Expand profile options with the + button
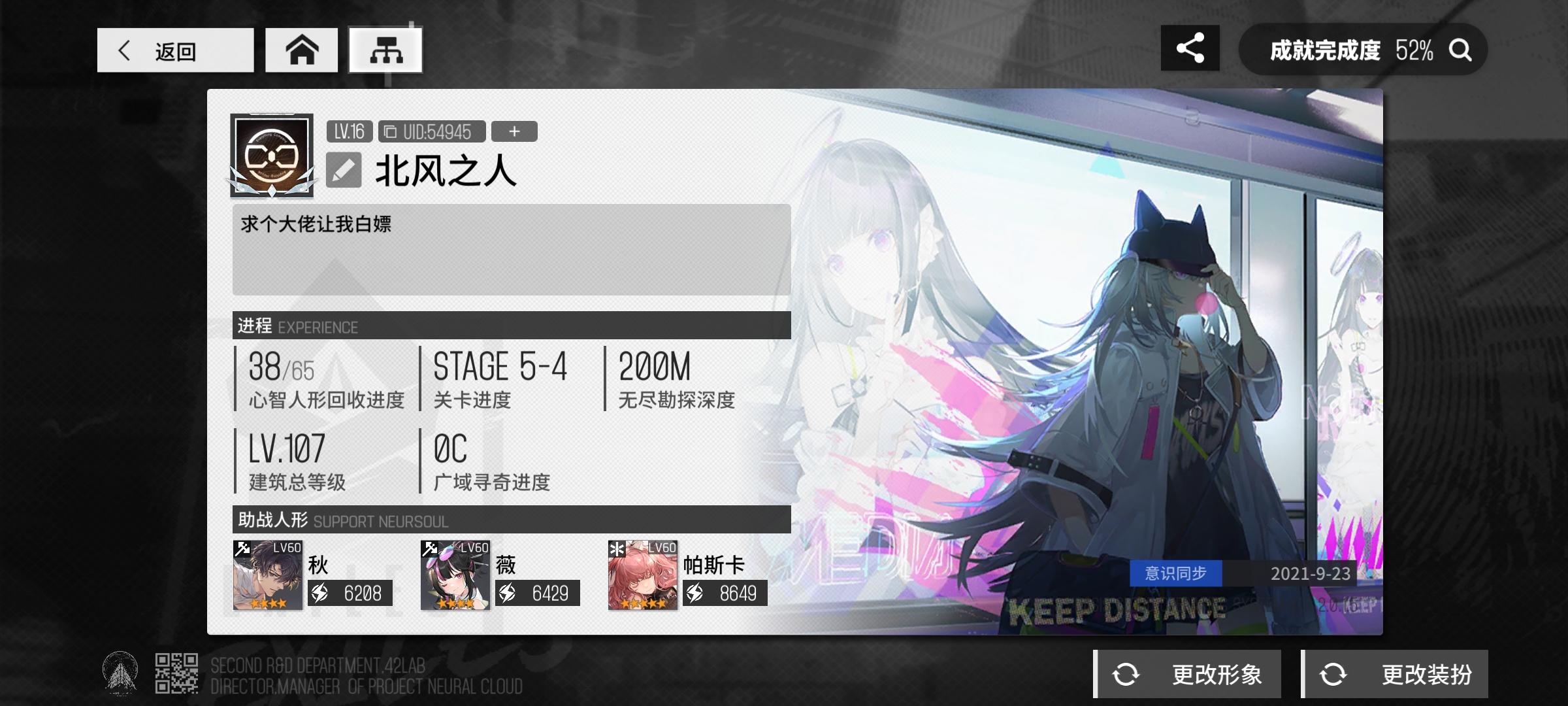This screenshot has height=706, width=1568. click(x=514, y=131)
